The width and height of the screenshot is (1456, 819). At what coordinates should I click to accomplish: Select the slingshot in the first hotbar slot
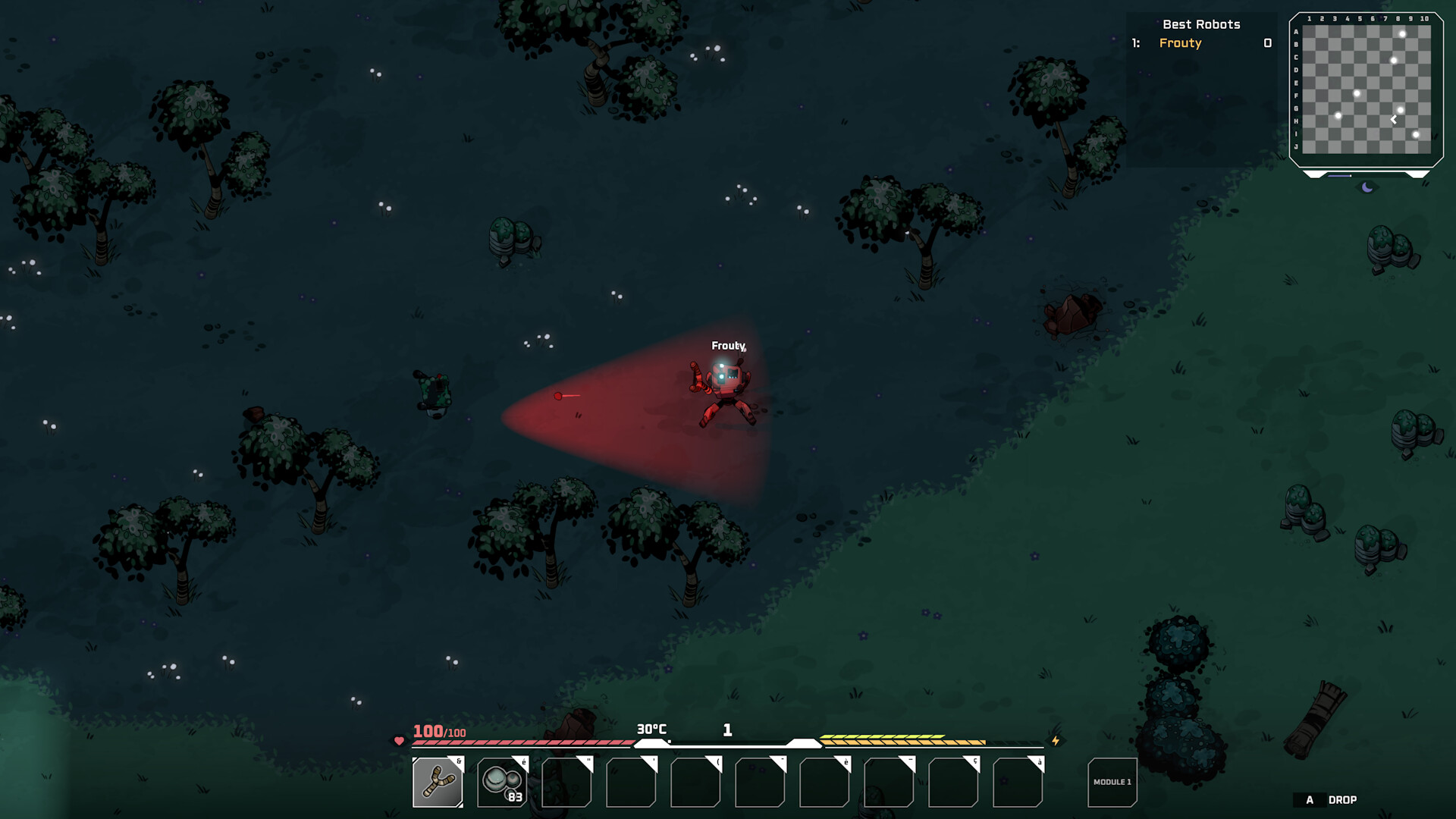[x=437, y=782]
